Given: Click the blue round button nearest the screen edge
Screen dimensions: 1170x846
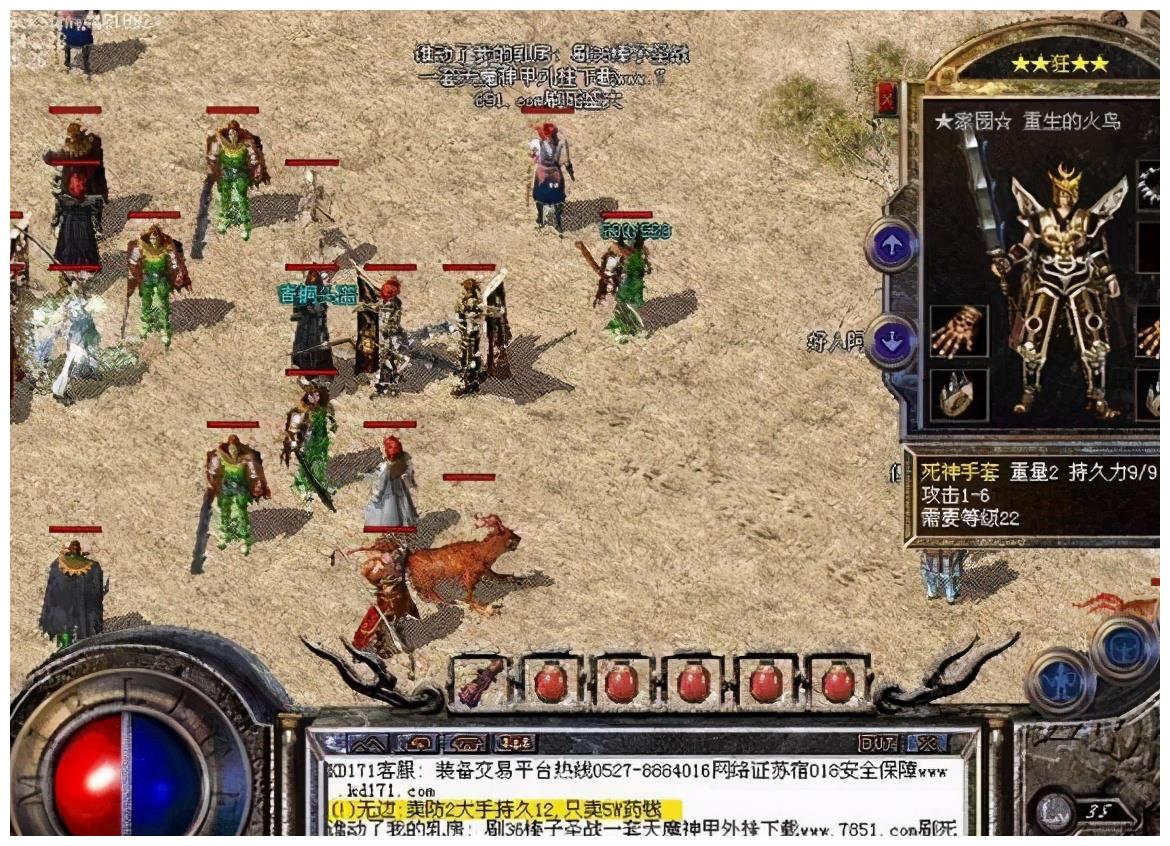Looking at the screenshot, I should [x=1123, y=647].
